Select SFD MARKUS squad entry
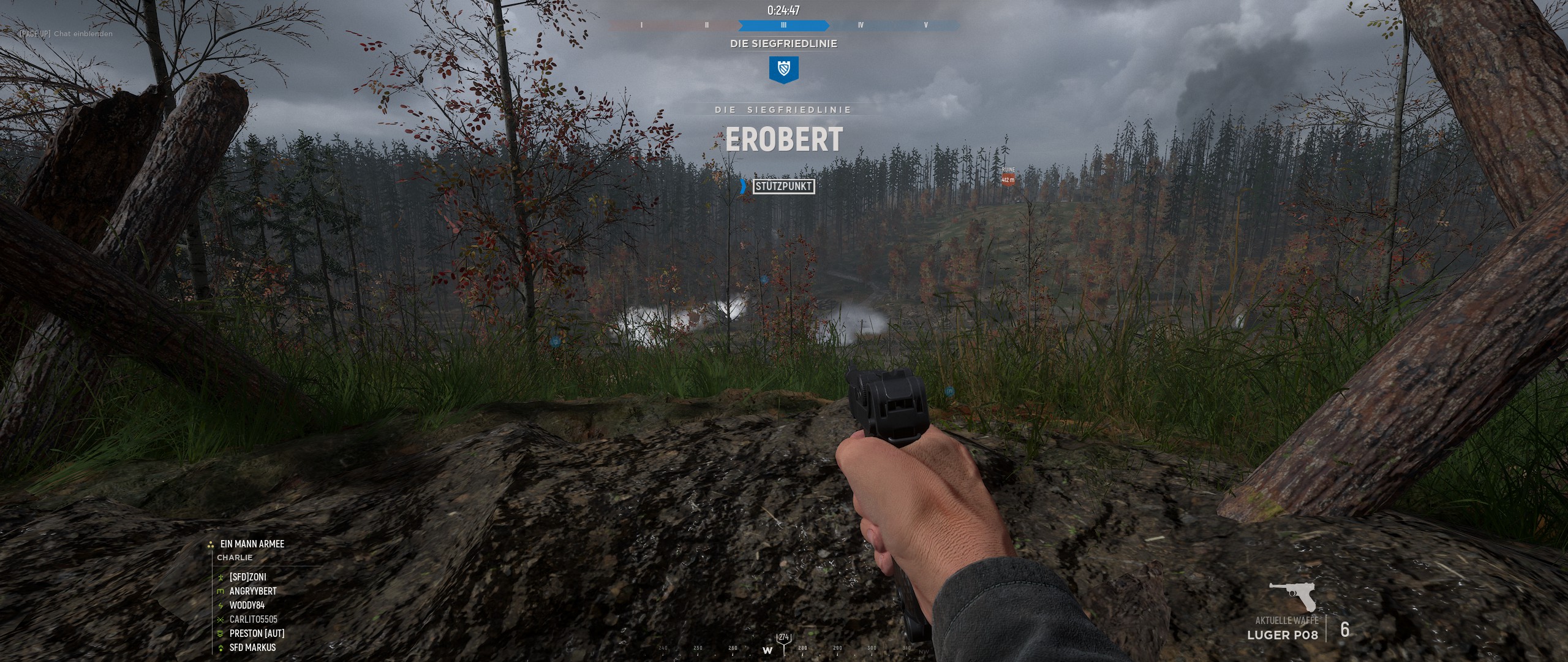This screenshot has height=662, width=1568. click(x=252, y=647)
